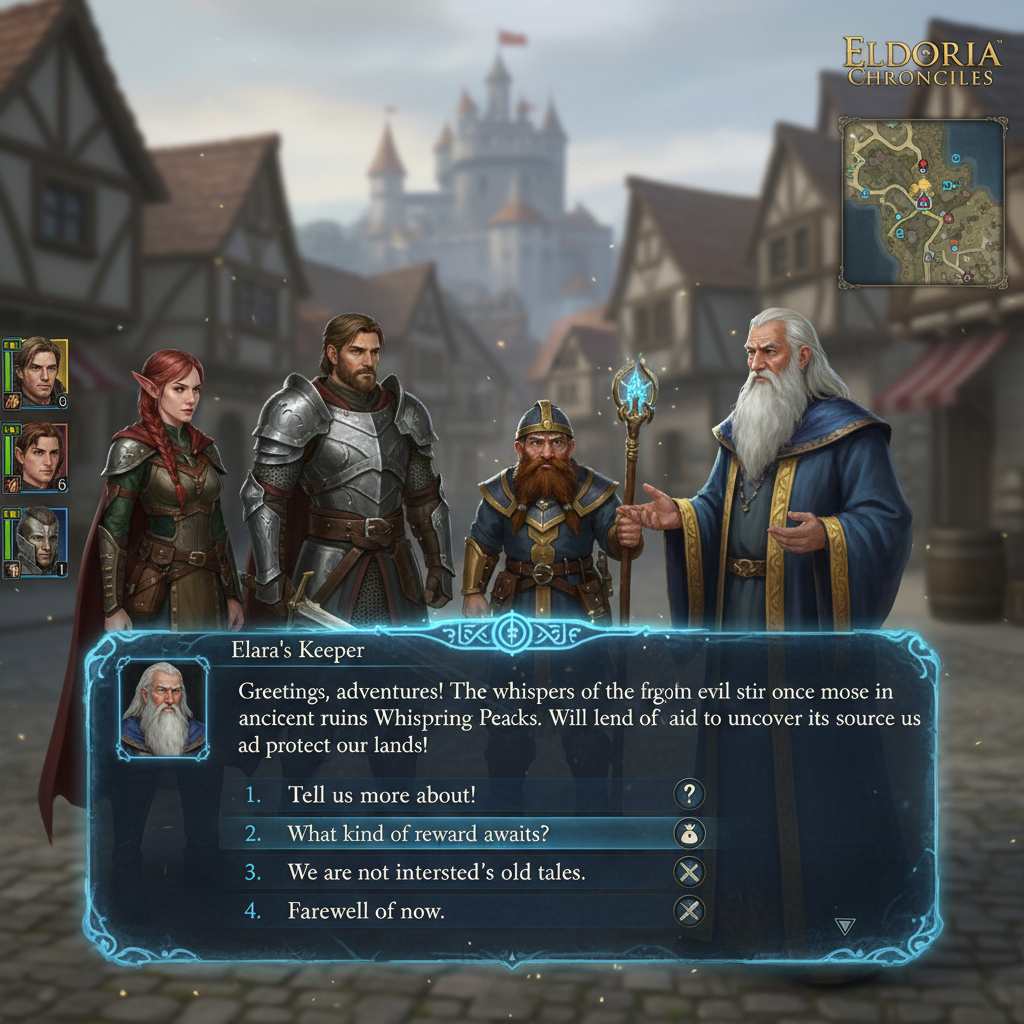Pick the "Farewell of now." dialogue option
This screenshot has height=1024, width=1024.
(x=366, y=911)
